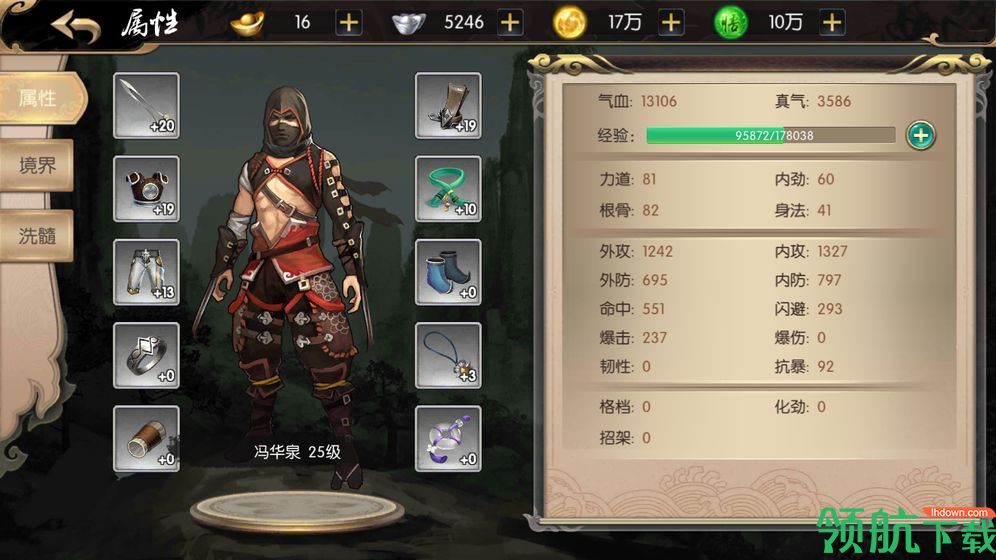
Task: Inspect the leather bracer slot
Action: (147, 439)
